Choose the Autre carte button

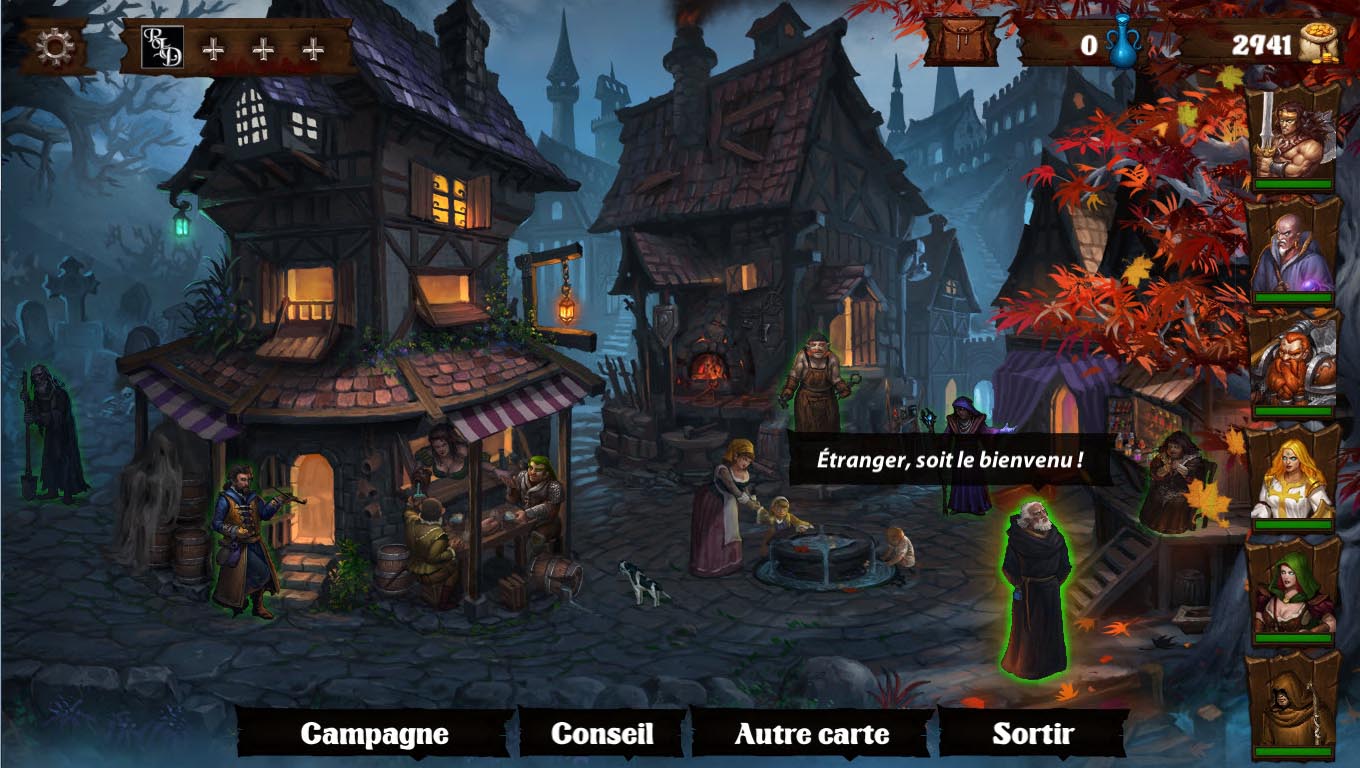click(x=811, y=734)
